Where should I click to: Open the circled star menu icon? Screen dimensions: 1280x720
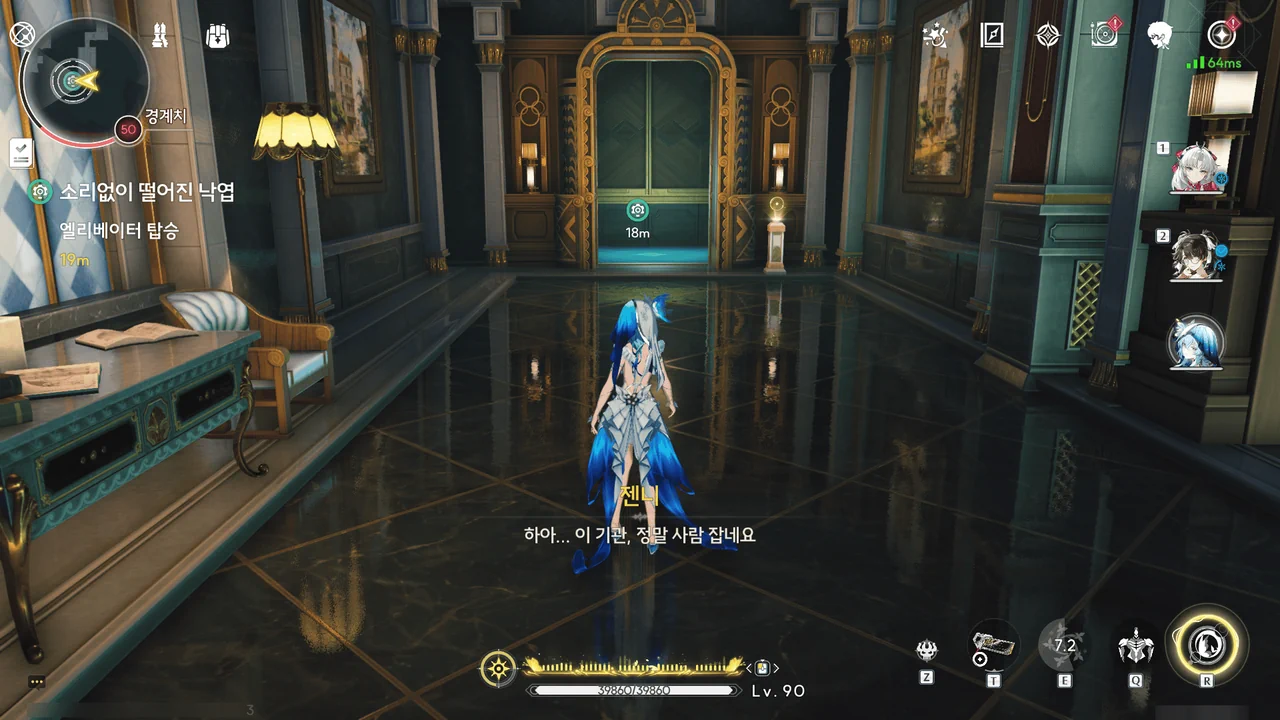pyautogui.click(x=1221, y=36)
